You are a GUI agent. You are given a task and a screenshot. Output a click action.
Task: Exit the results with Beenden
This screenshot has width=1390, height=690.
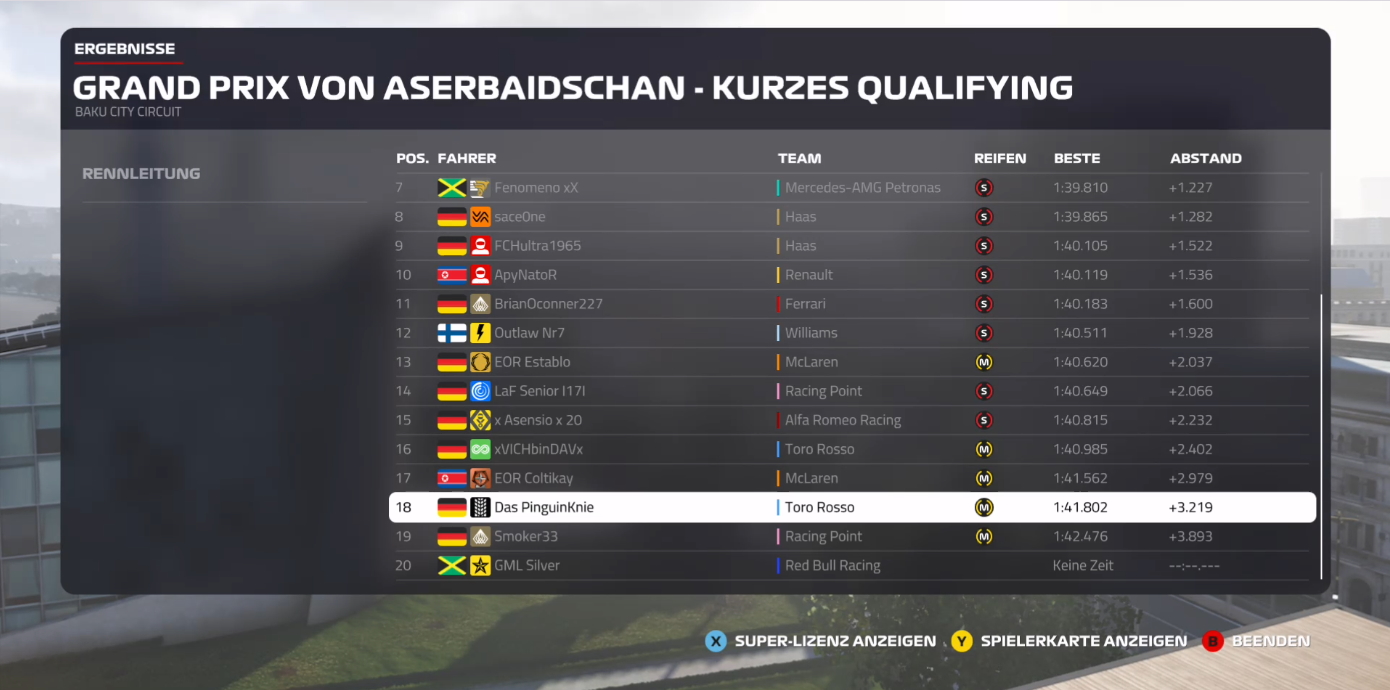coord(1257,641)
